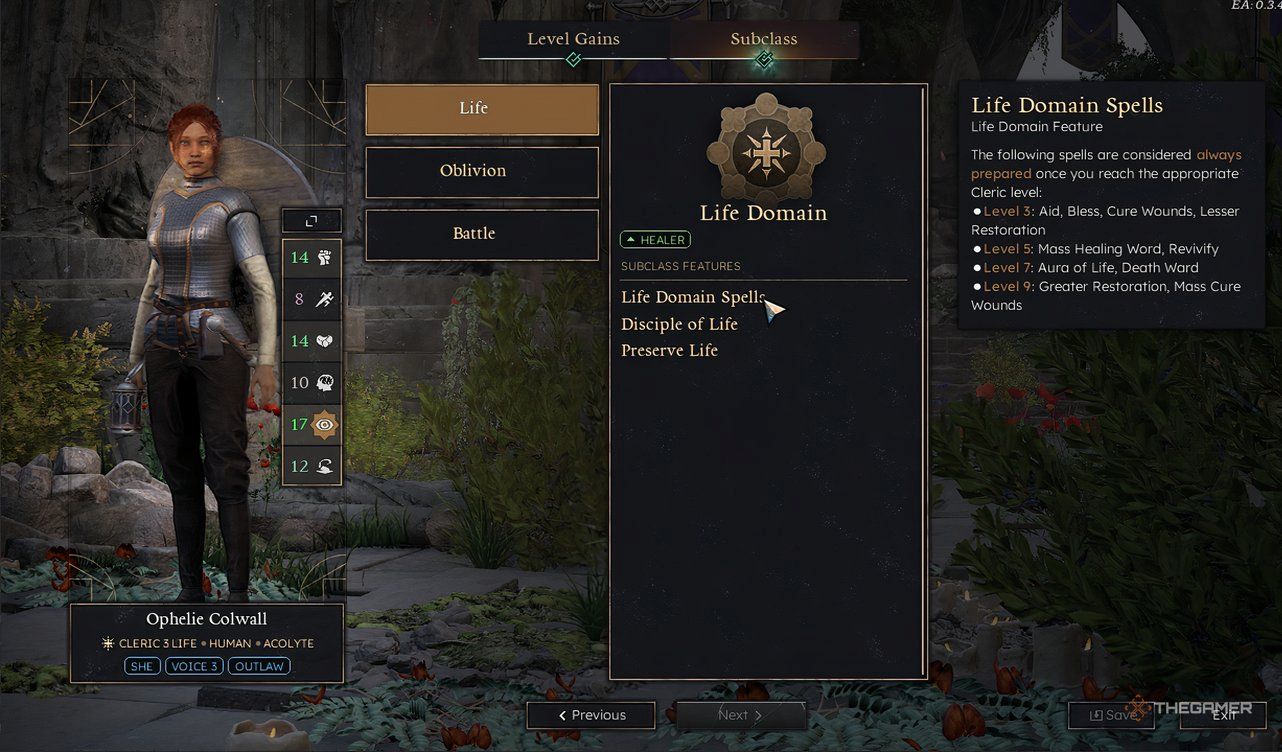Click the Healer tag badge

(655, 240)
